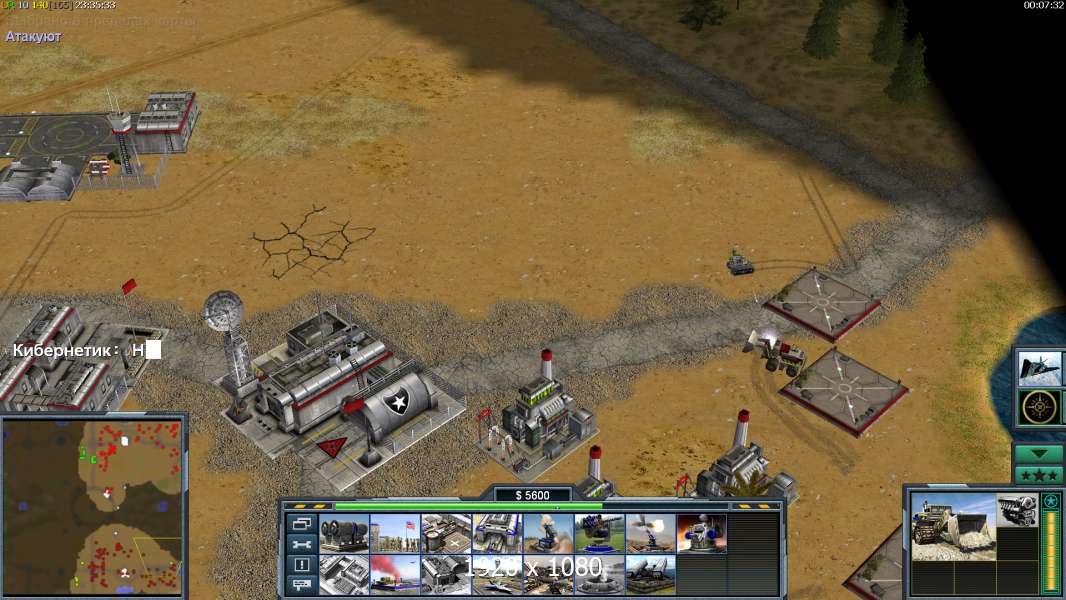Click the selected bulldozer portrait
Image resolution: width=1066 pixels, height=600 pixels.
click(952, 525)
